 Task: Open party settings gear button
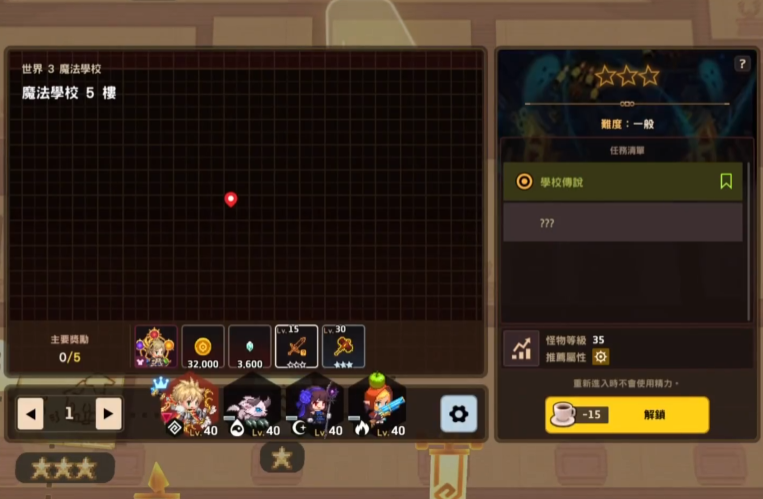458,413
